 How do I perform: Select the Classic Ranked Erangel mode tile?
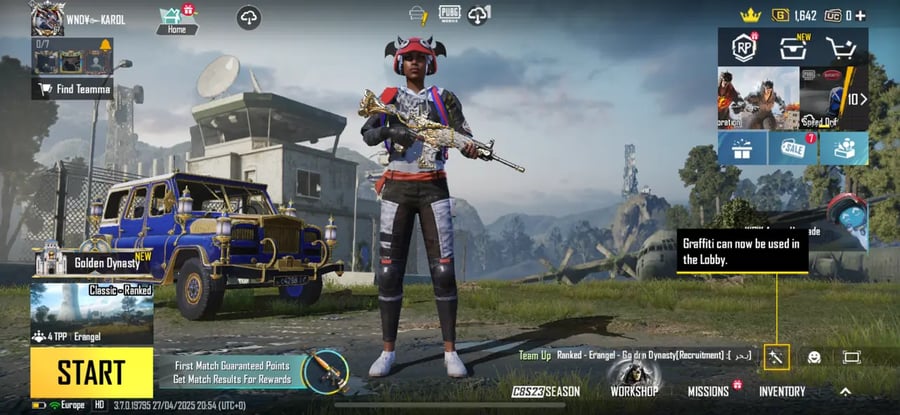[91, 313]
